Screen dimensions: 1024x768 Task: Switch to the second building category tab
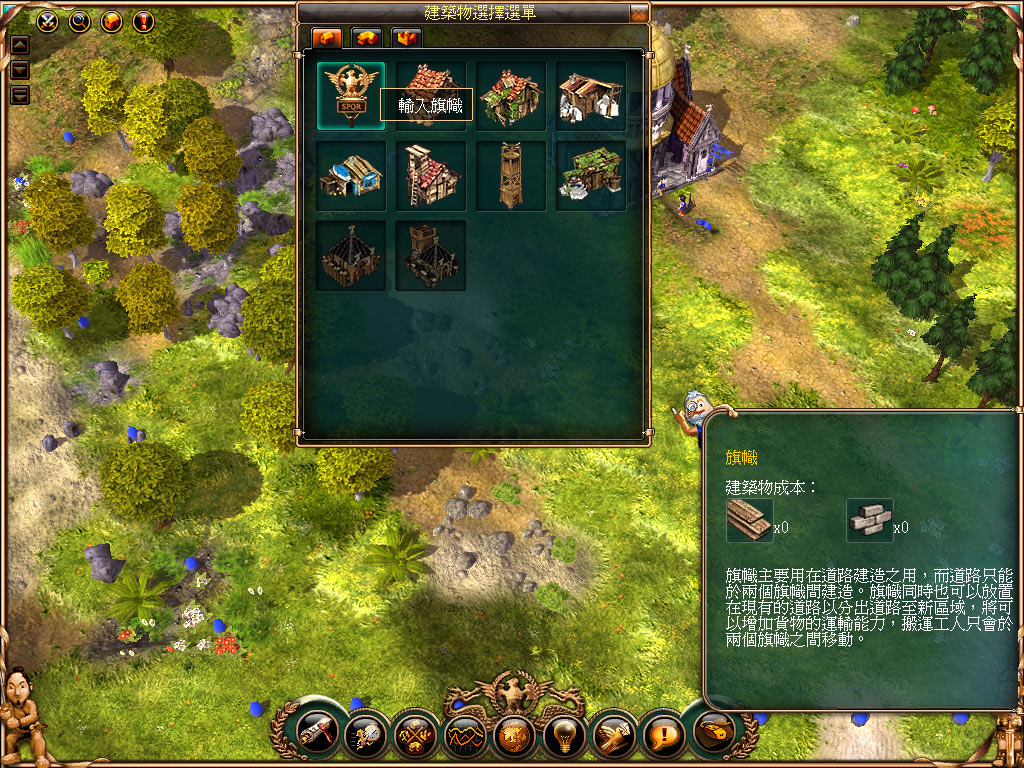pyautogui.click(x=367, y=38)
